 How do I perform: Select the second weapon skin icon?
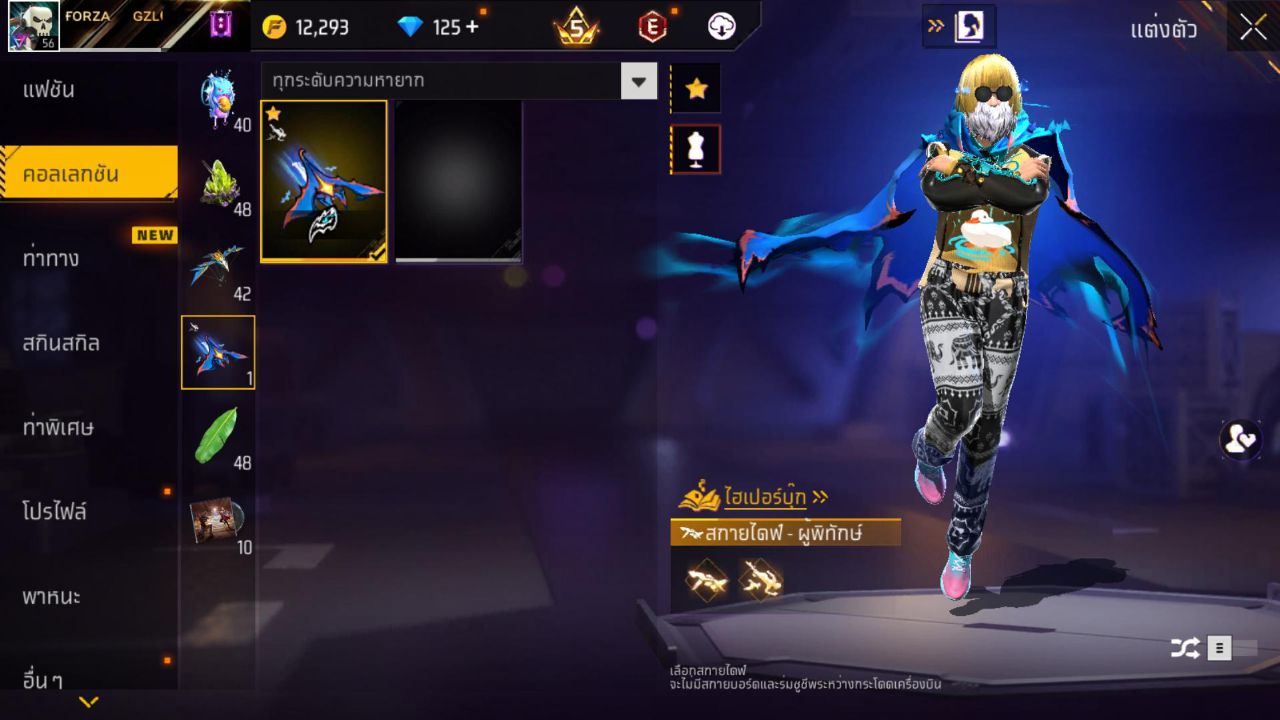[761, 578]
